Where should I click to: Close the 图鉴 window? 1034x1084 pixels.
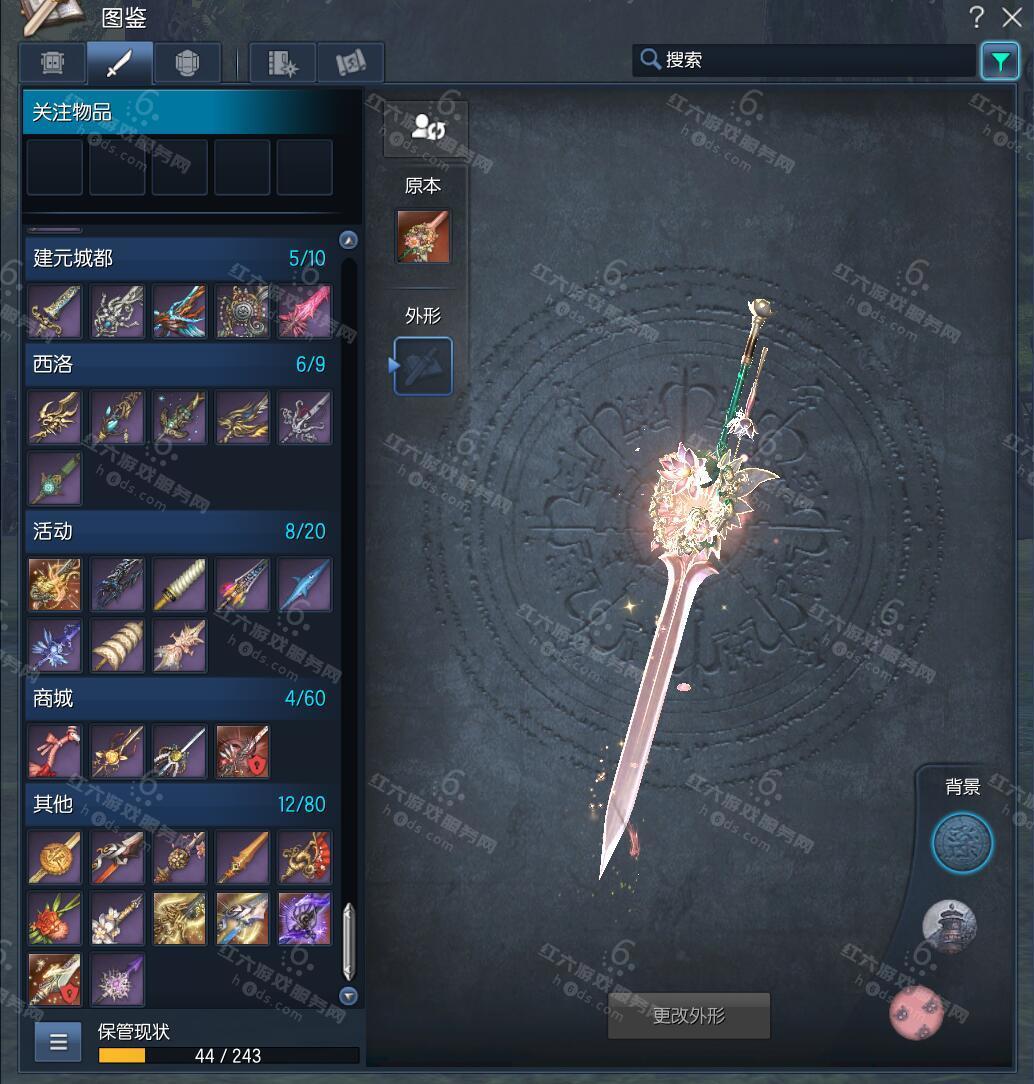tap(1010, 16)
